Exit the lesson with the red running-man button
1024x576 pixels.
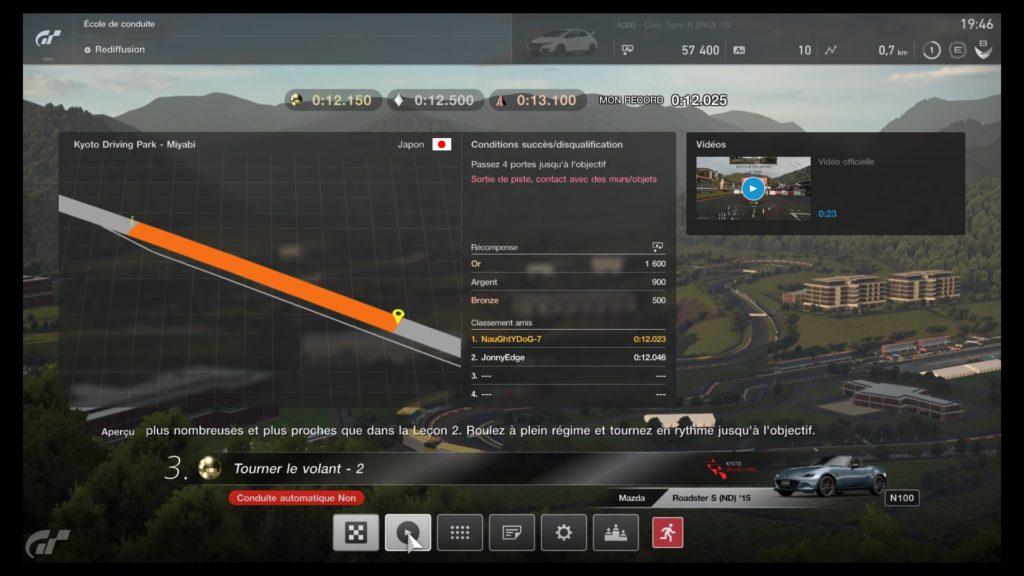tap(668, 532)
